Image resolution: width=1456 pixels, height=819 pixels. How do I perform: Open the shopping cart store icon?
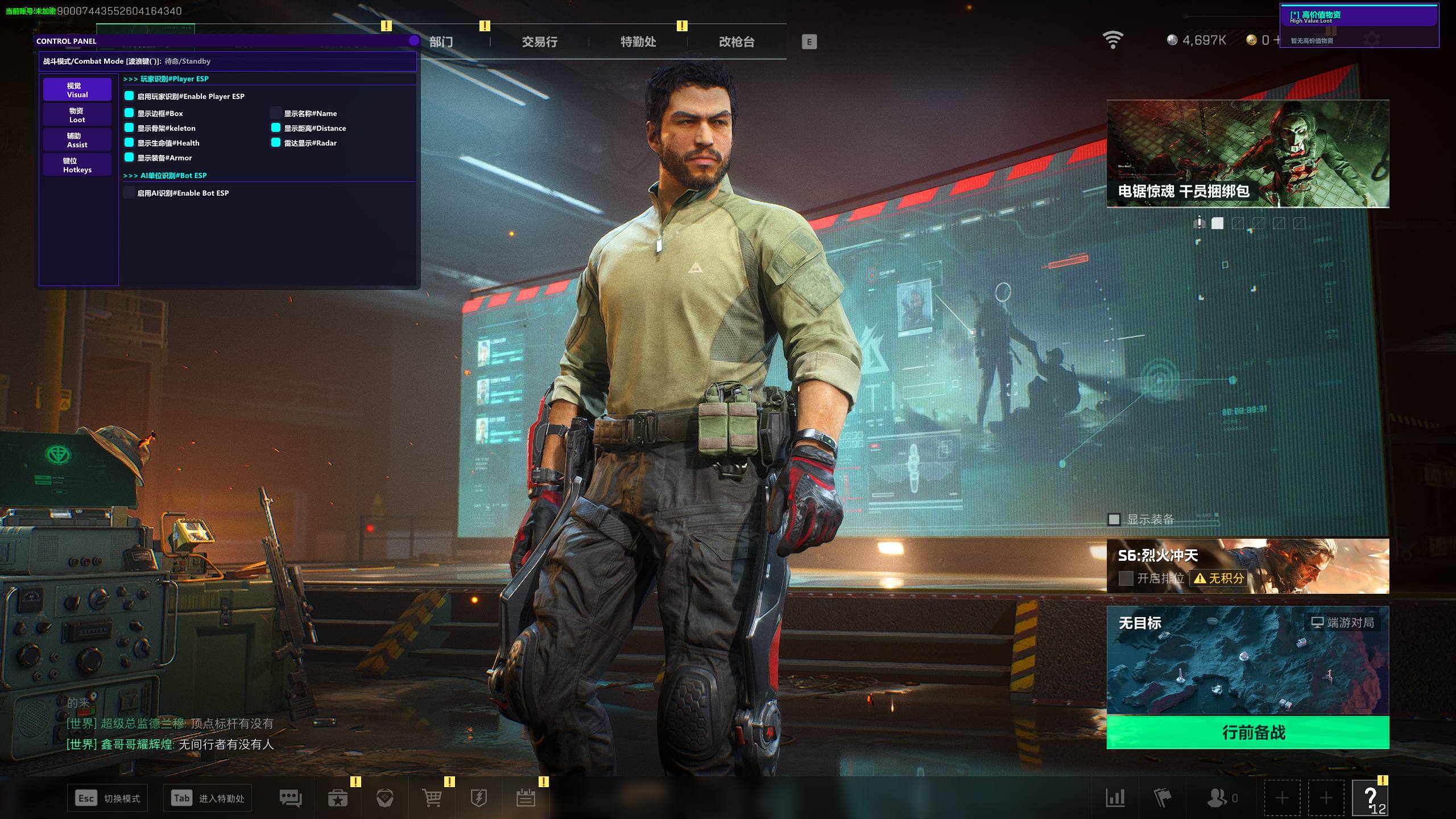pyautogui.click(x=432, y=799)
